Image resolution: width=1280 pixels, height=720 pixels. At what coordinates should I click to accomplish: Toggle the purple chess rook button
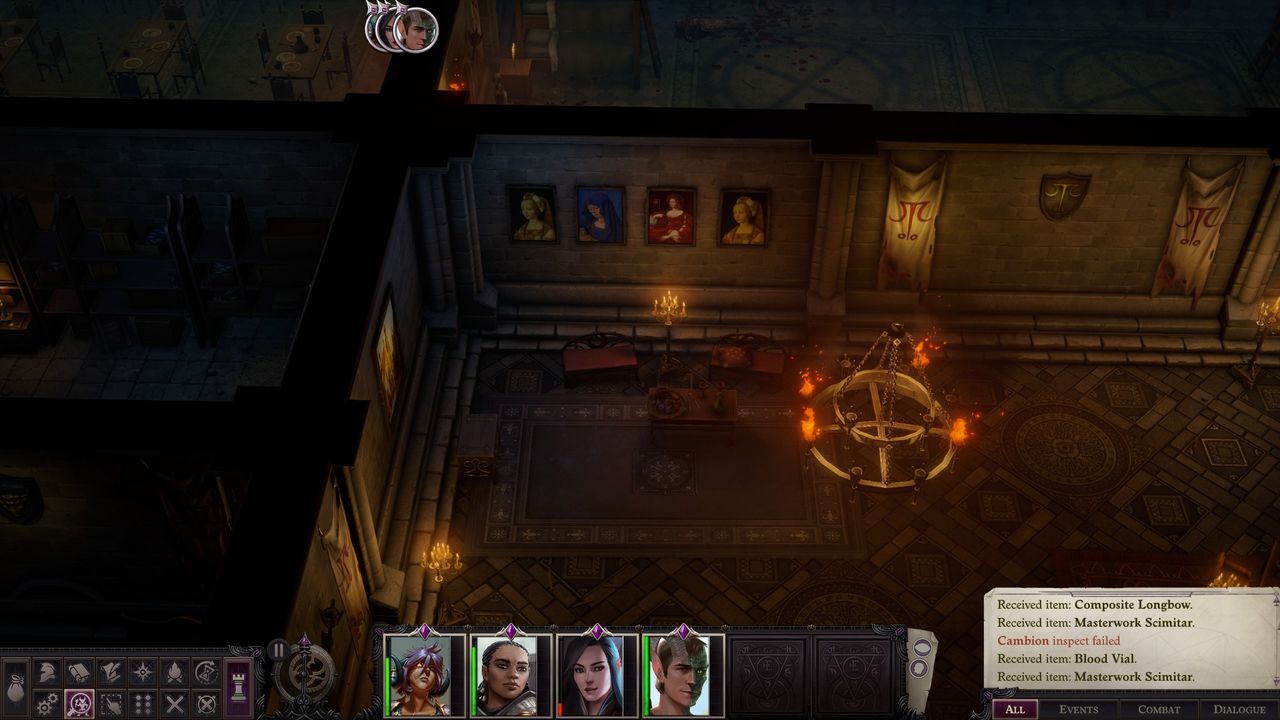[239, 688]
